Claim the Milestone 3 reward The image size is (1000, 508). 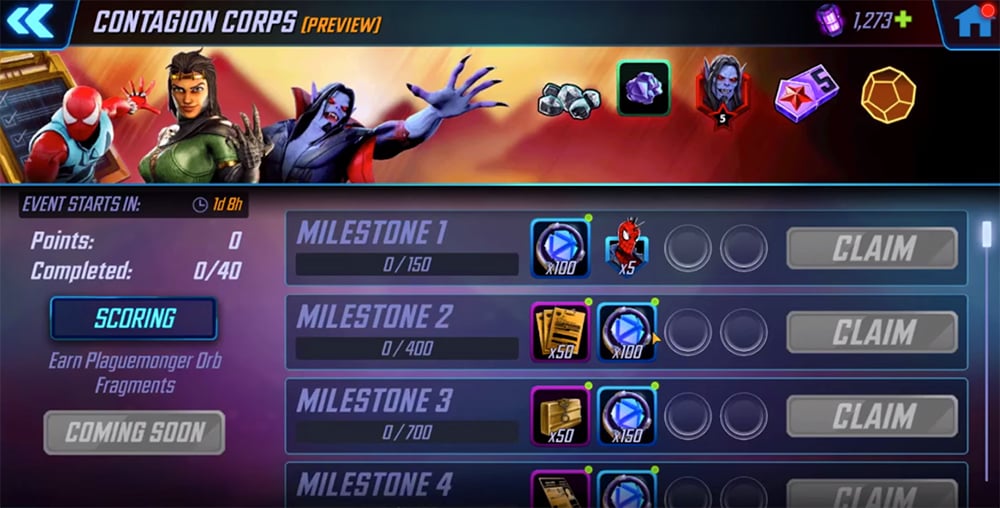click(872, 416)
